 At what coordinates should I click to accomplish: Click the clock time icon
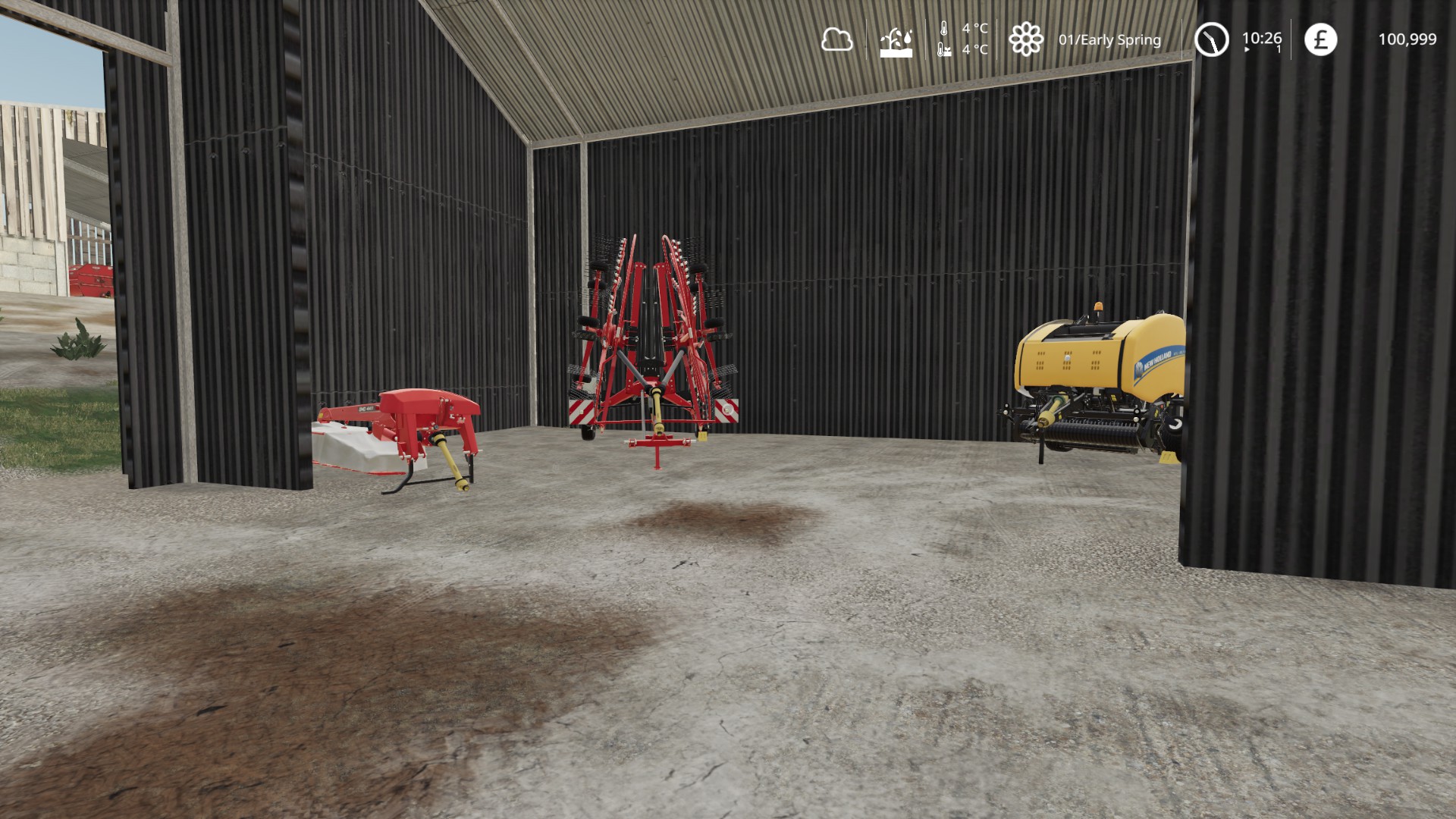click(1211, 39)
